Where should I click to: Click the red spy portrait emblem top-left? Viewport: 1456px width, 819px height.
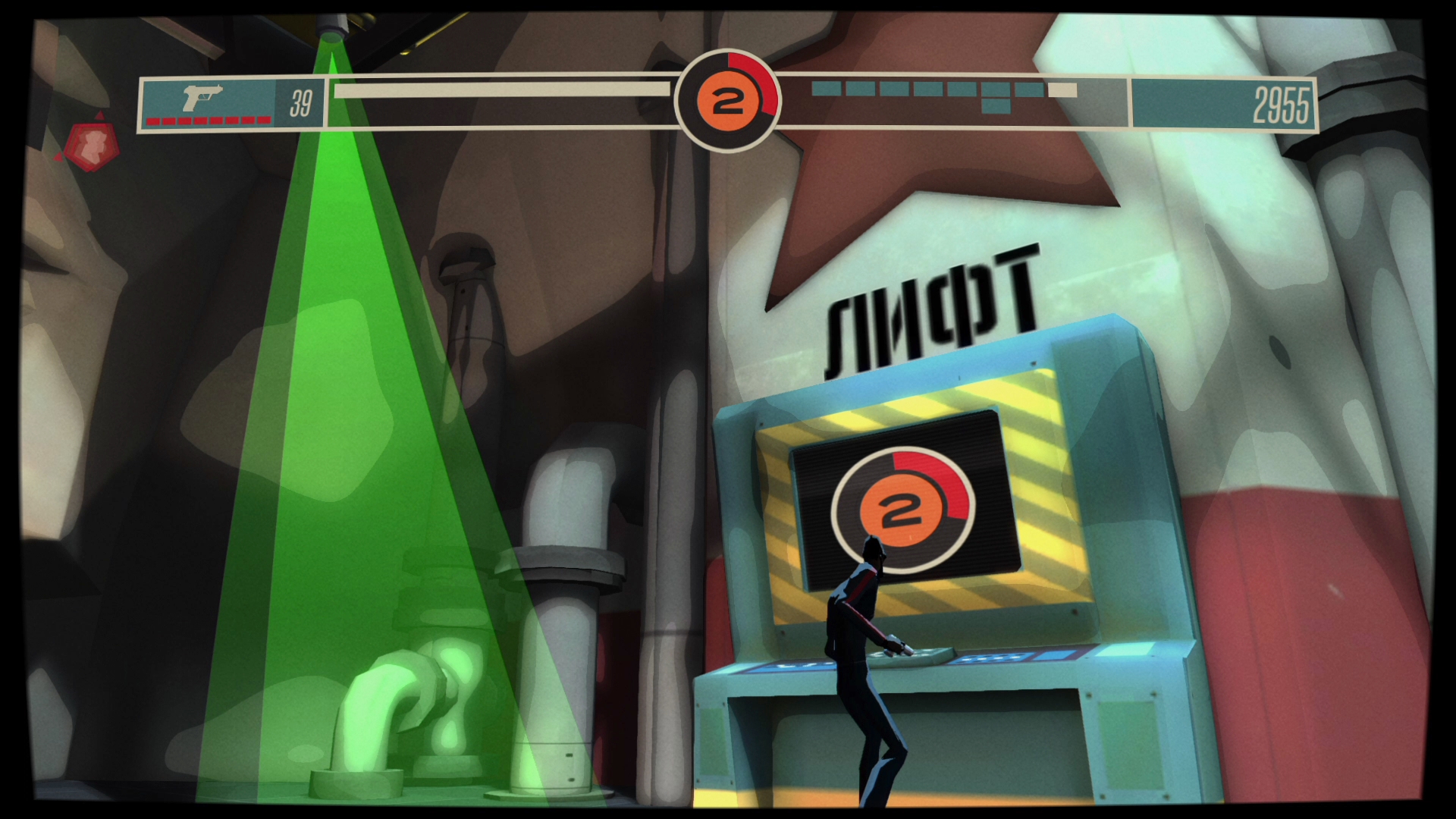[93, 146]
